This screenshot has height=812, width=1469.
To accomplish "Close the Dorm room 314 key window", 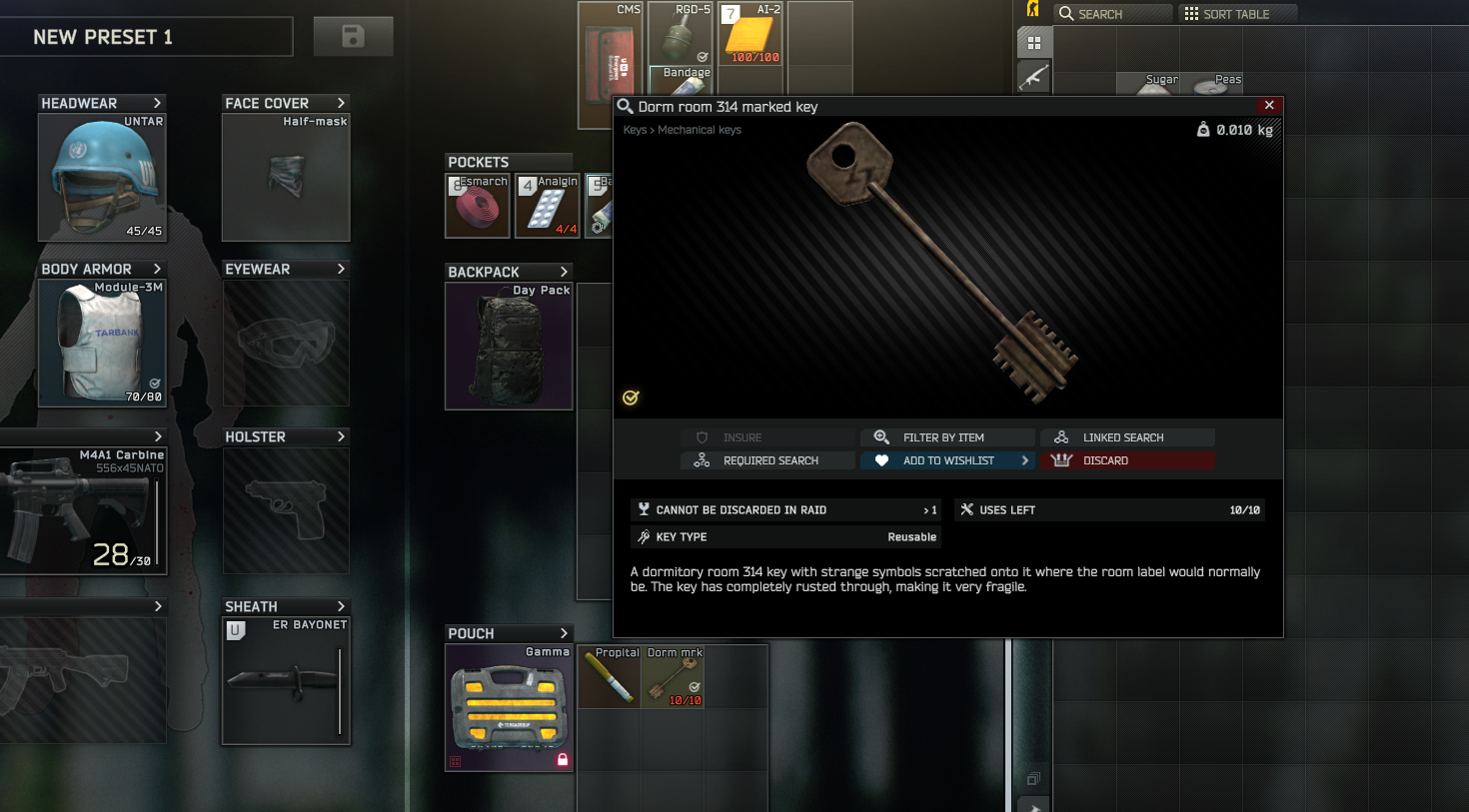I will [x=1268, y=106].
